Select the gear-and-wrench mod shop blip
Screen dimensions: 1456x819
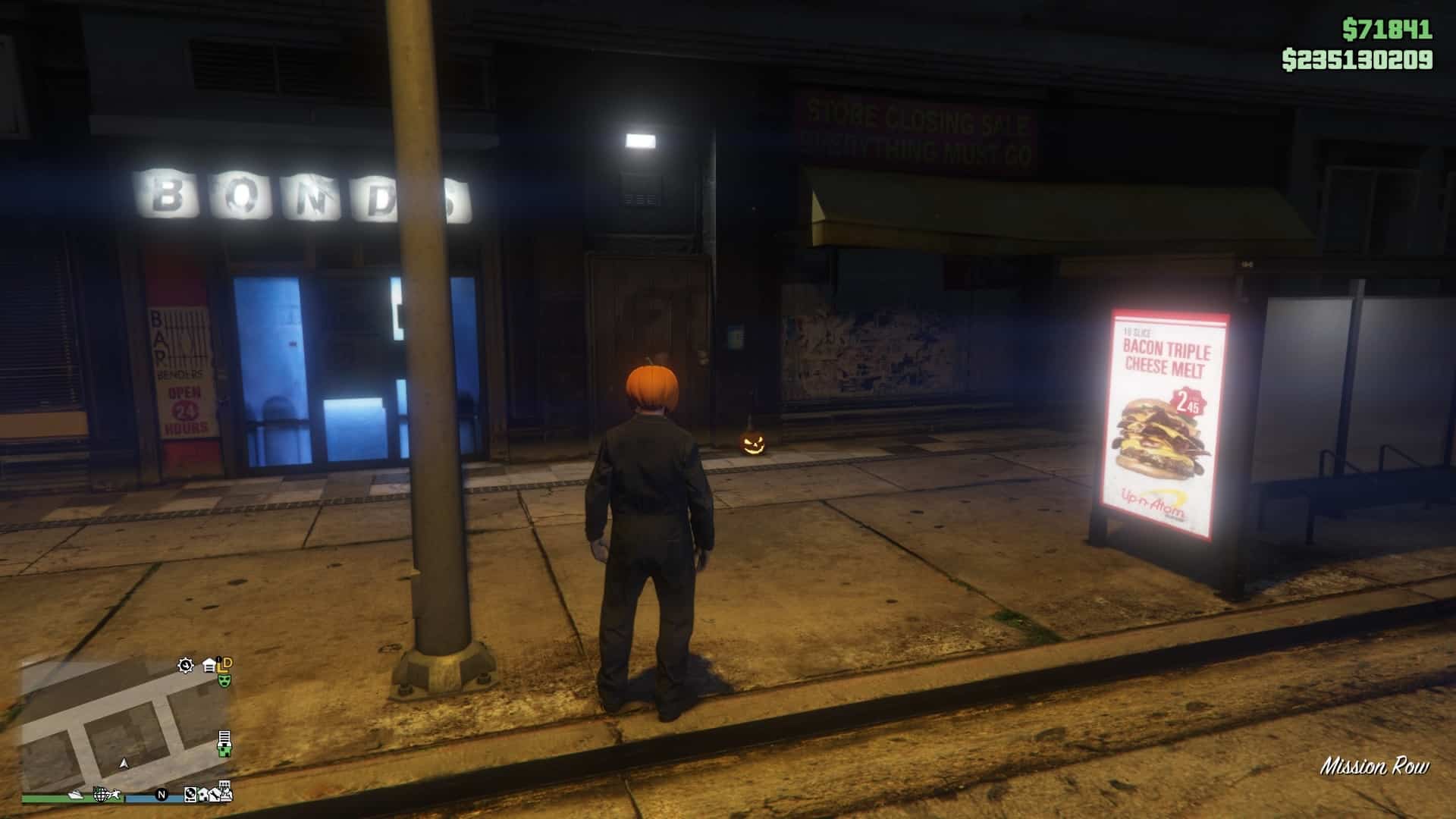point(186,666)
